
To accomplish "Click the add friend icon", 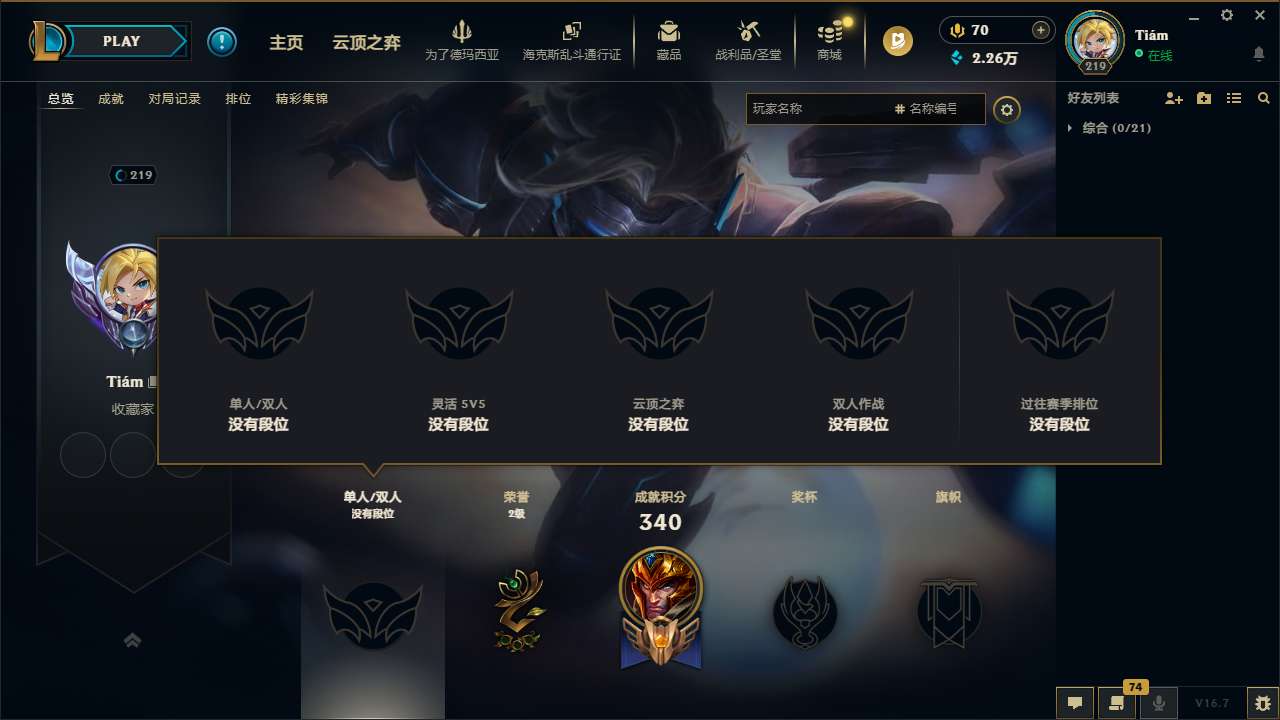I will point(1174,98).
